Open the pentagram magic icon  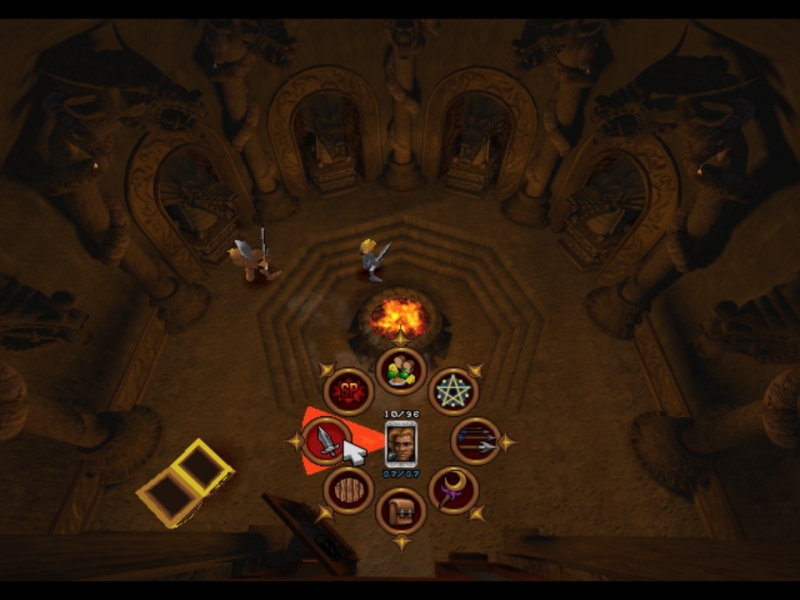453,391
